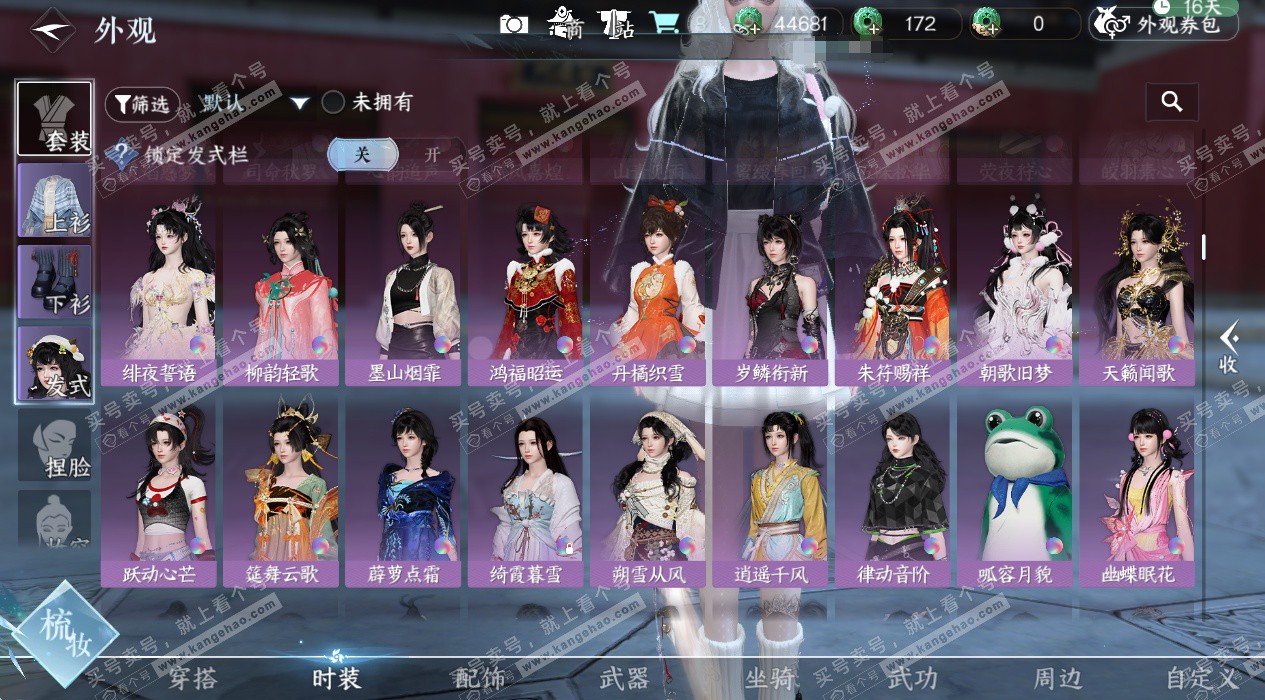Screen dimensions: 1265x700
Task: Select the 天籁闻歌 outfit
Action: click(x=1138, y=292)
